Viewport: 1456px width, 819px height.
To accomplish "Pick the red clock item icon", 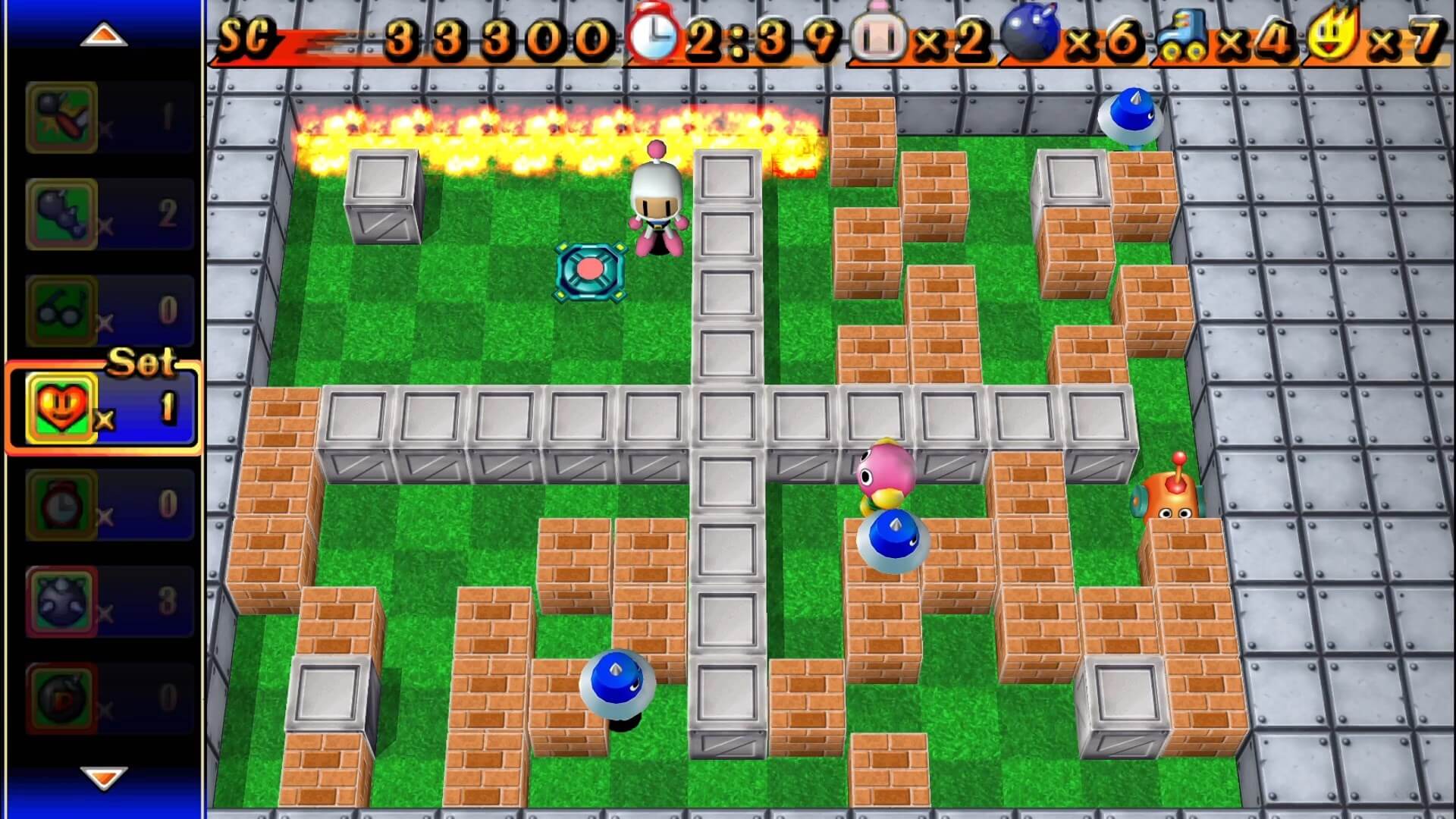I will click(x=61, y=504).
